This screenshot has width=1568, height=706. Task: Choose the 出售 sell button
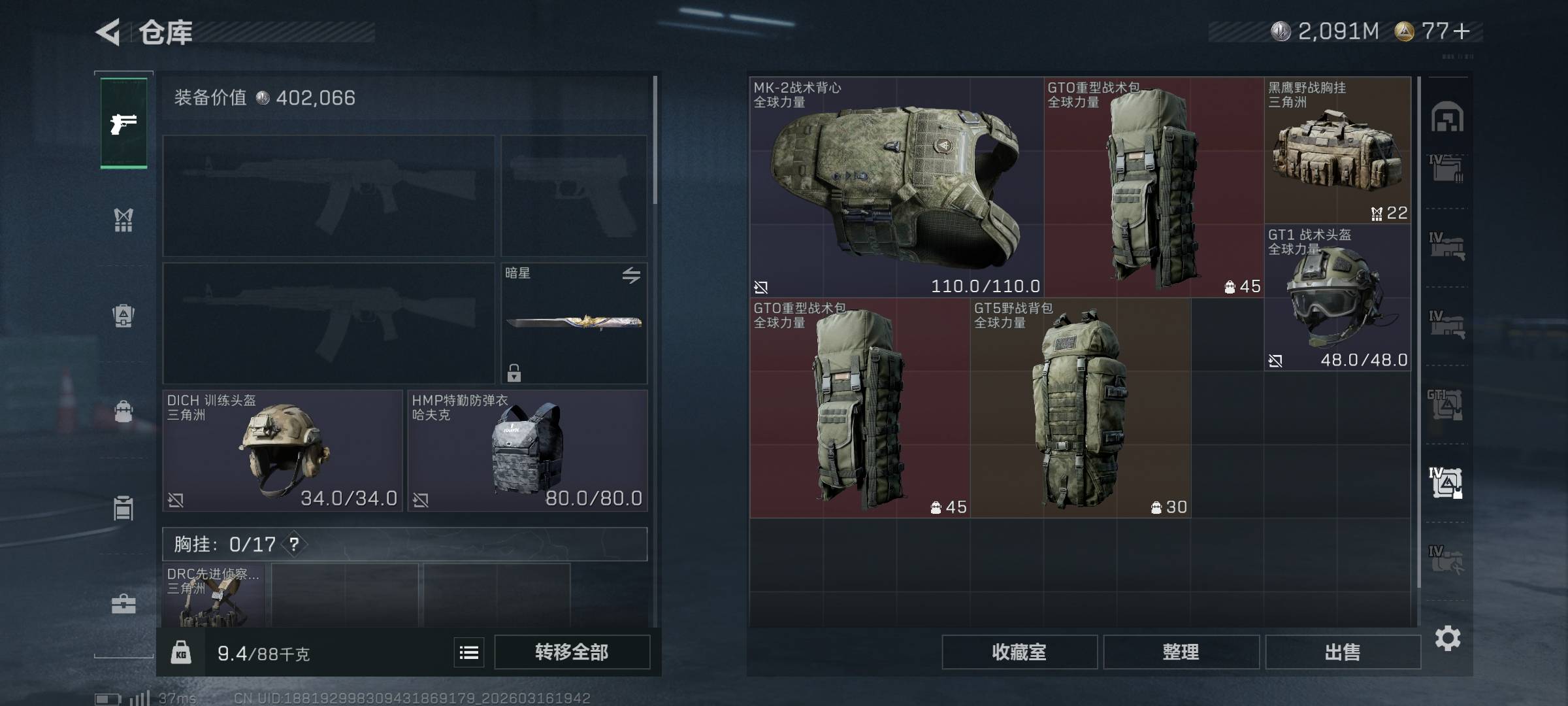[x=1343, y=652]
